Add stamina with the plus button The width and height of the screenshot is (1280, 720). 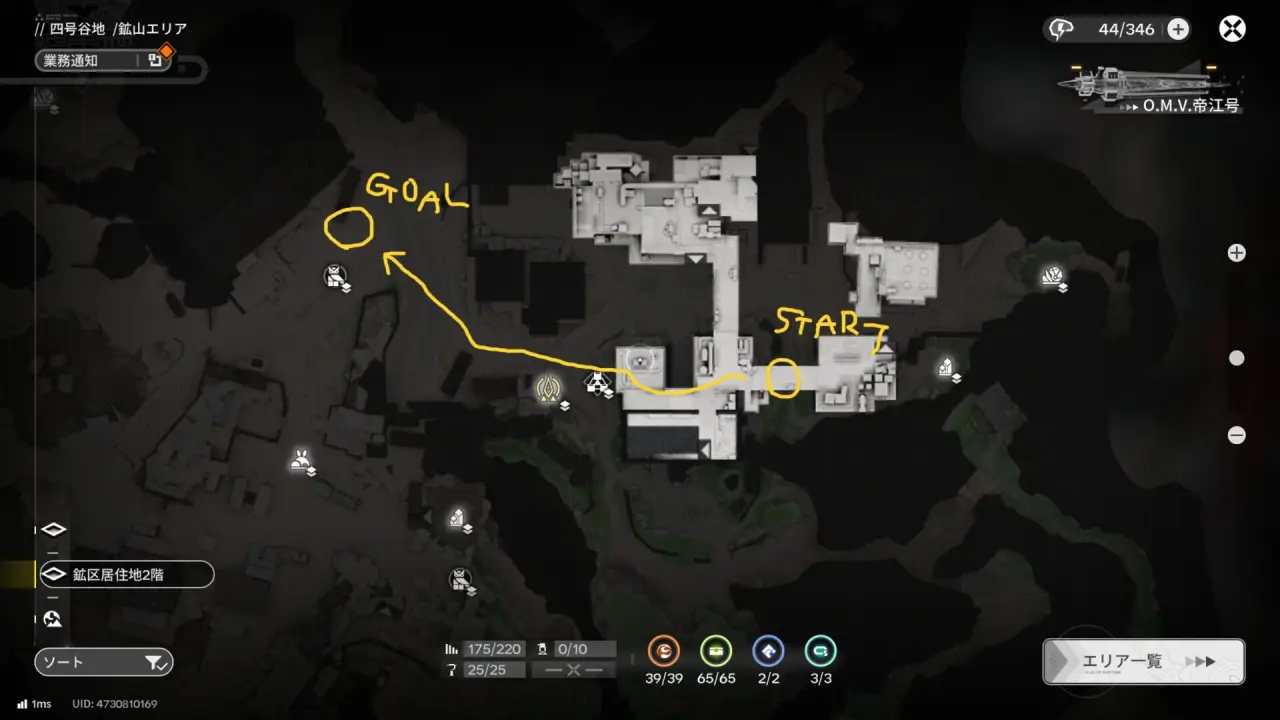click(x=1178, y=29)
